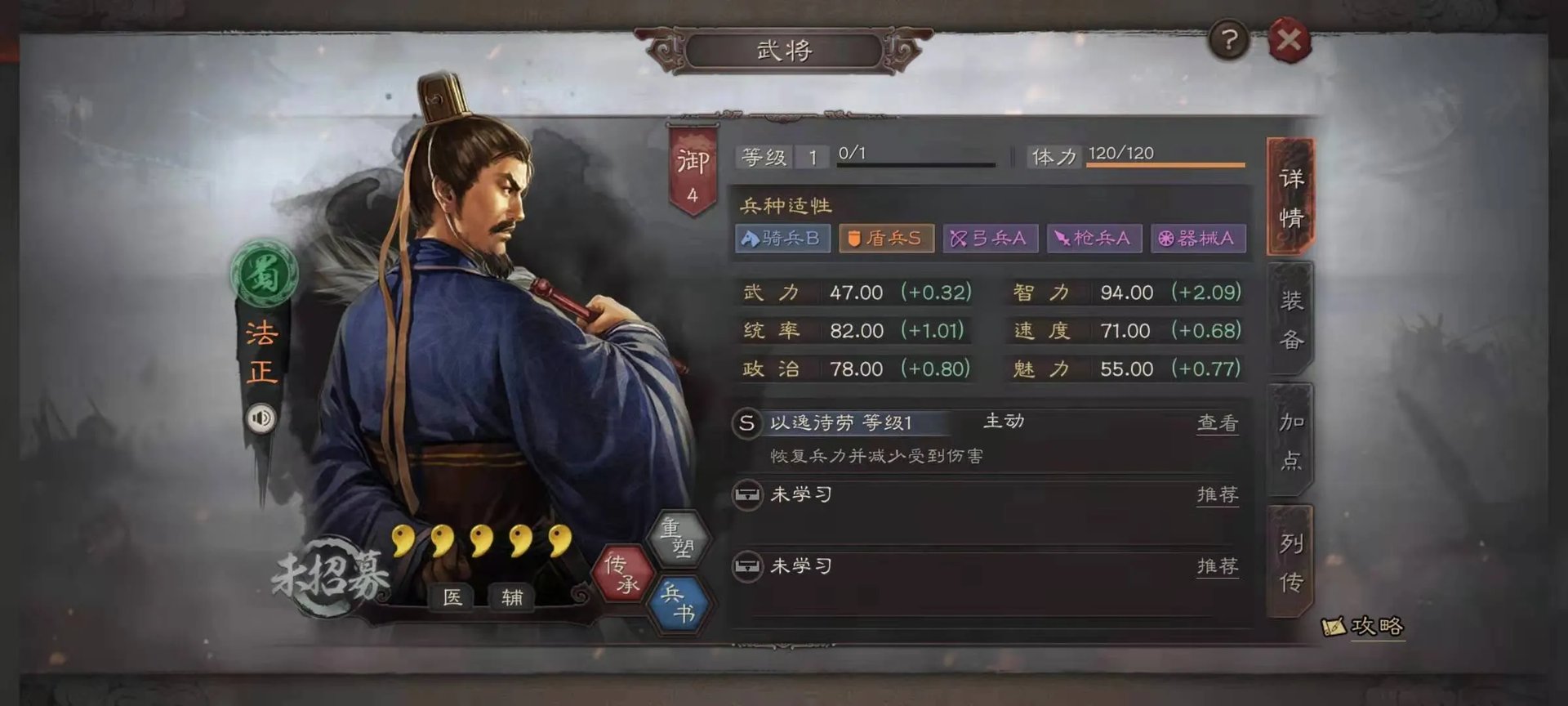The width and height of the screenshot is (1568, 706).
Task: Click the S skill grade icon
Action: coord(746,422)
